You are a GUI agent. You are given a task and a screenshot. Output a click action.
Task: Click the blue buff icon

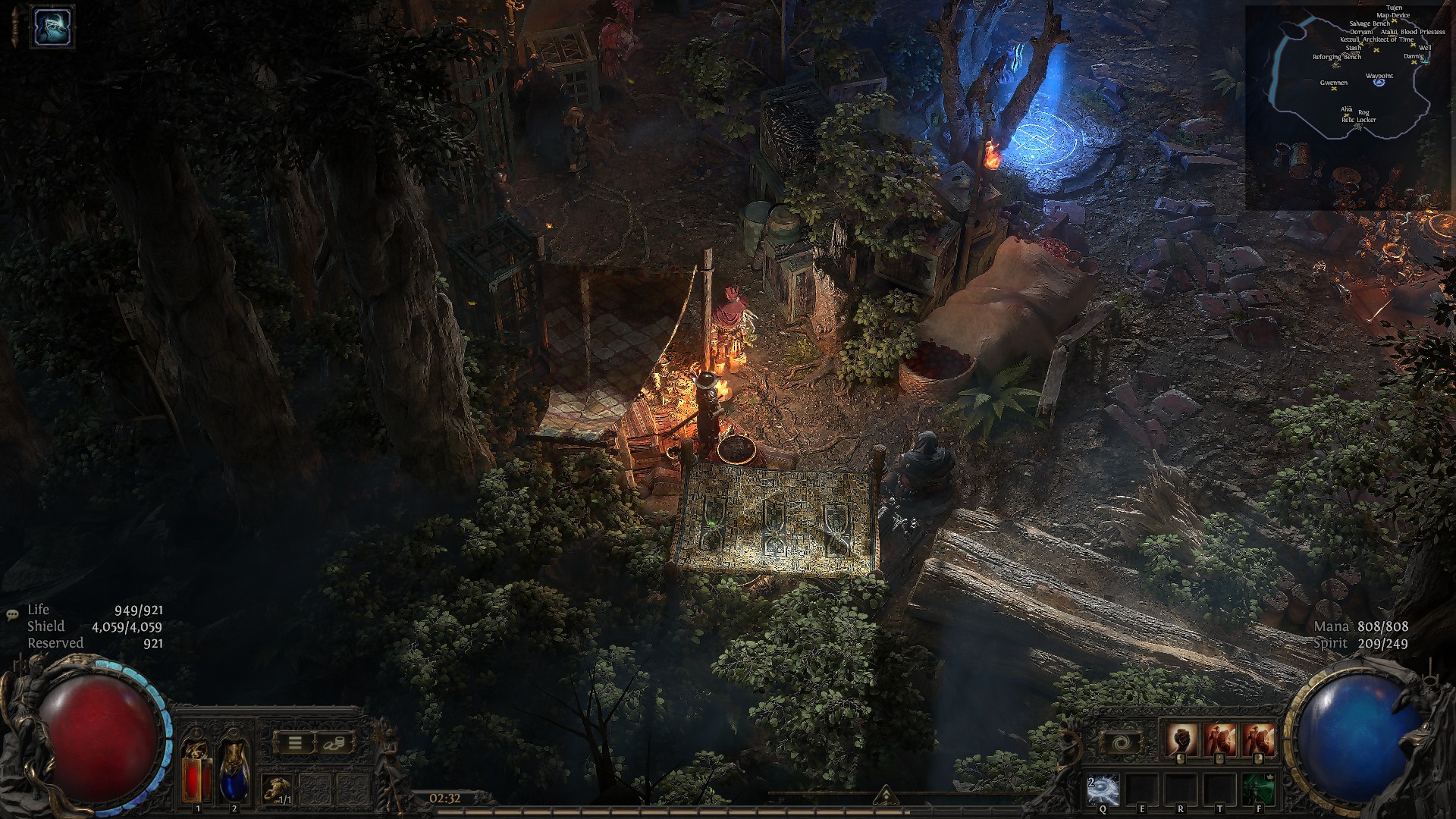[52, 26]
